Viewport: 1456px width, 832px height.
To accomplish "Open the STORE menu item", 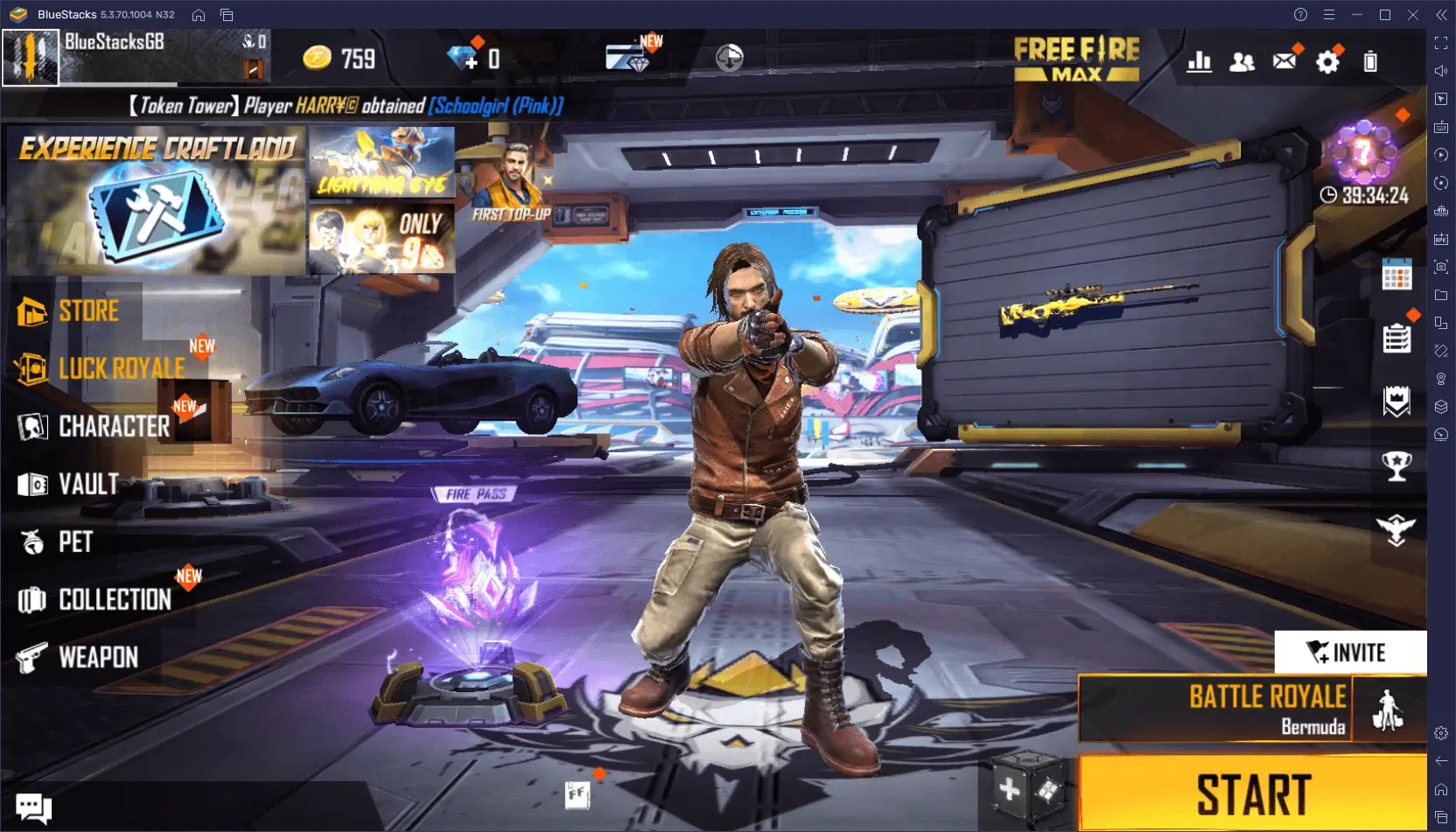I will [87, 311].
